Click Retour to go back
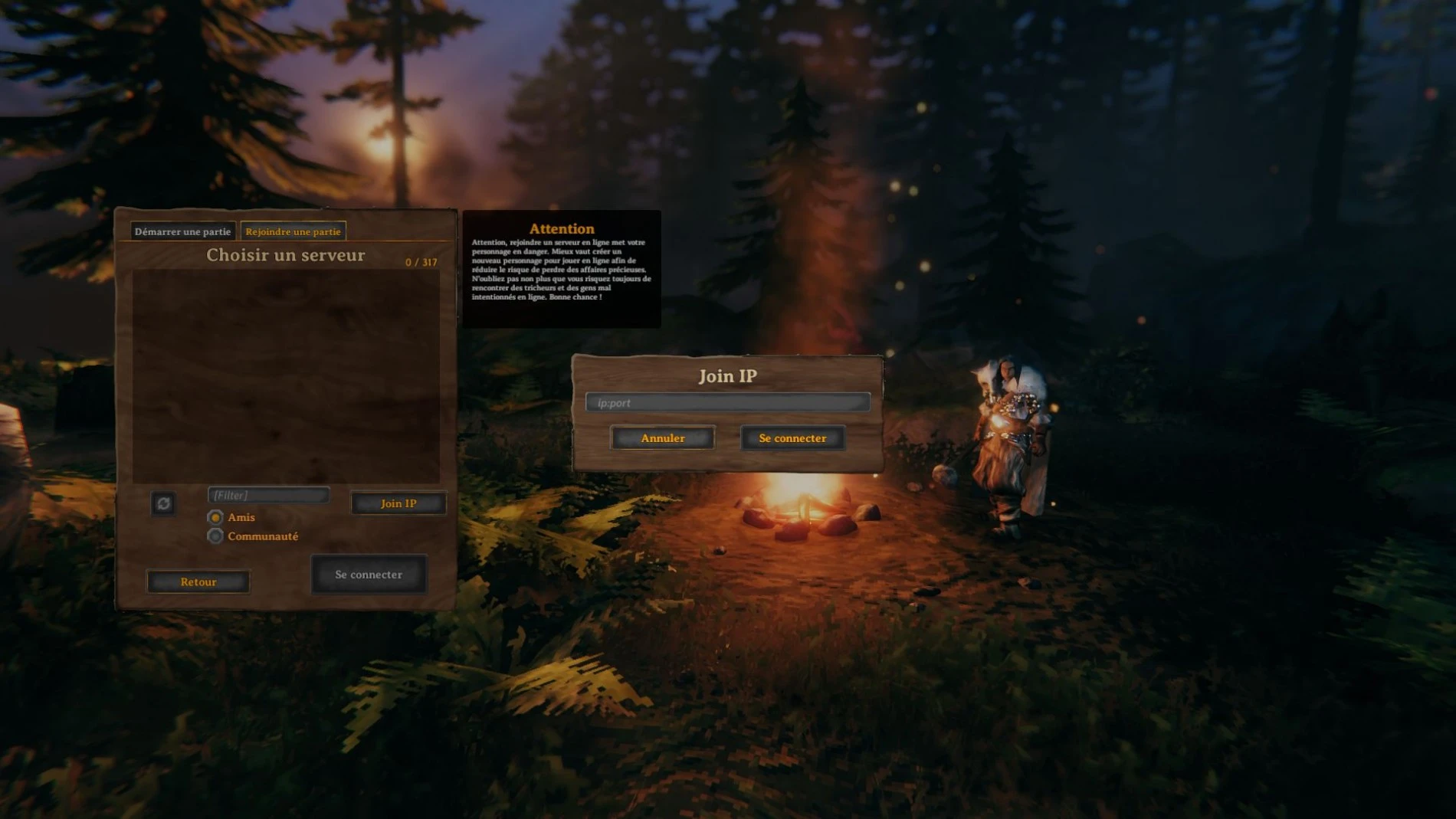 [198, 581]
